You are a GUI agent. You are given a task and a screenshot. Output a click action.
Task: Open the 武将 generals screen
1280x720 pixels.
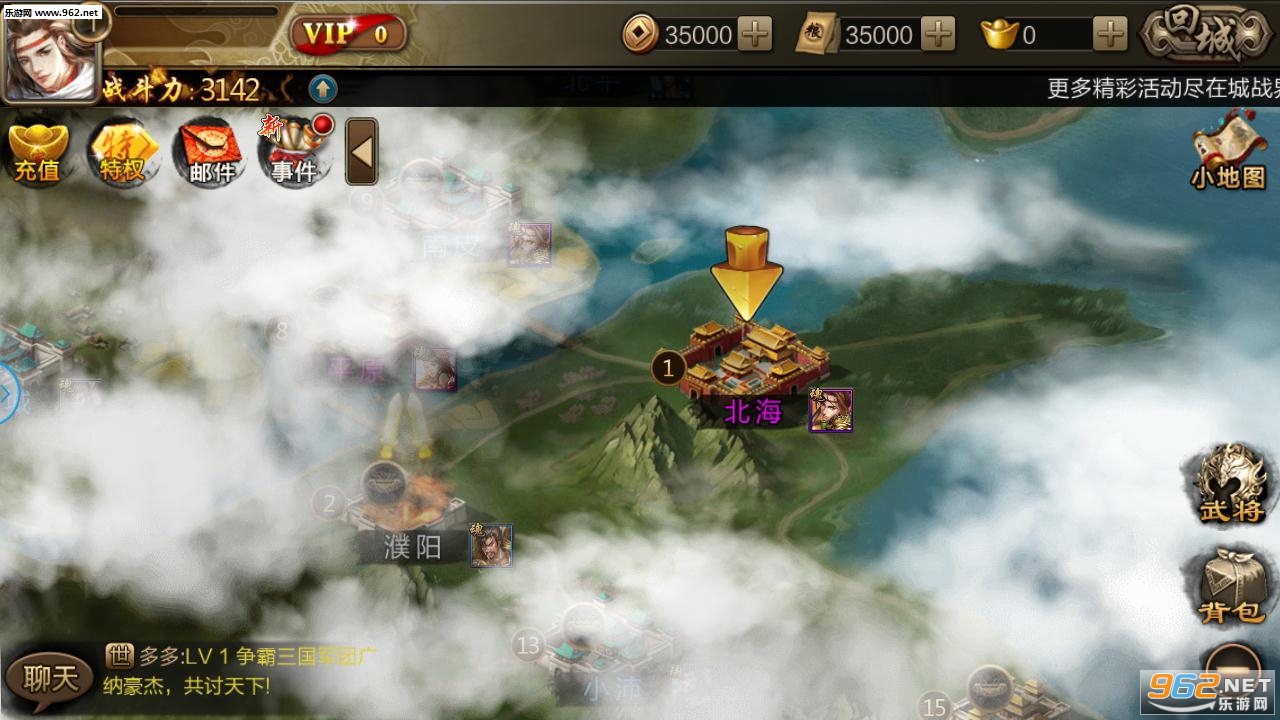point(1232,487)
